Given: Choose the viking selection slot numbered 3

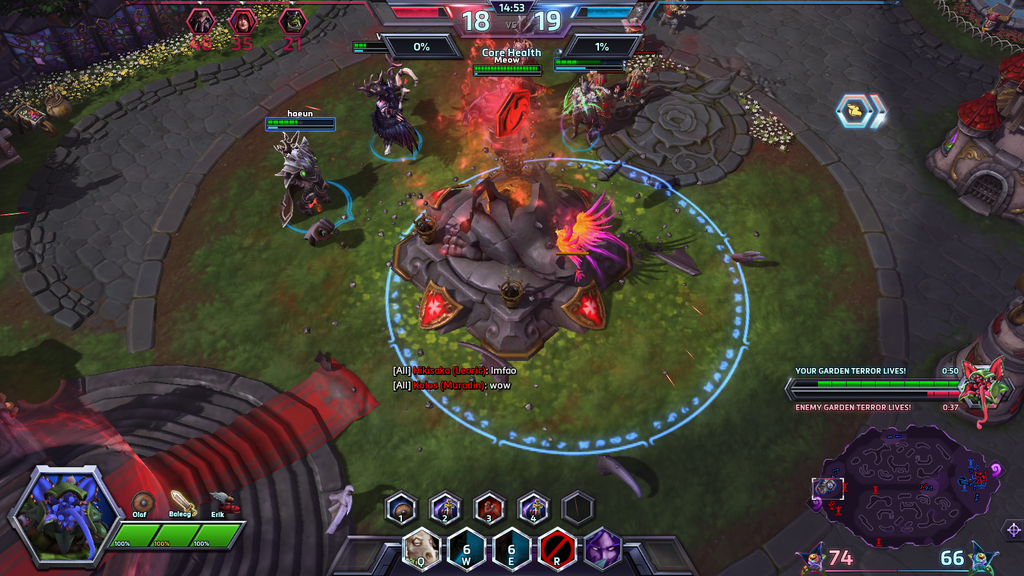Looking at the screenshot, I should point(489,508).
